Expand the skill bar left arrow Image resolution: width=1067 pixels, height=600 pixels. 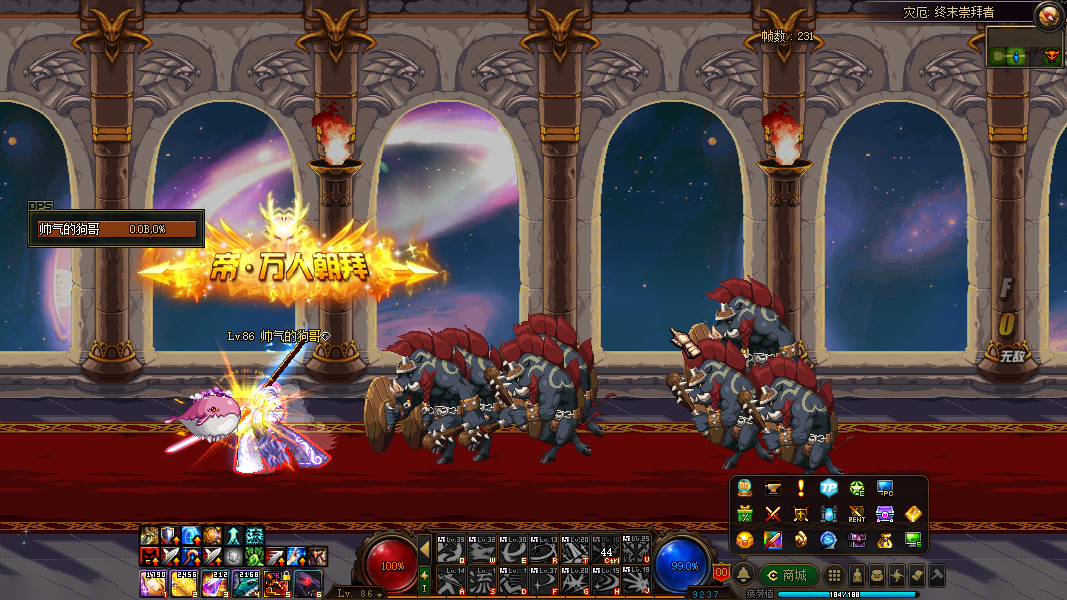(x=424, y=549)
